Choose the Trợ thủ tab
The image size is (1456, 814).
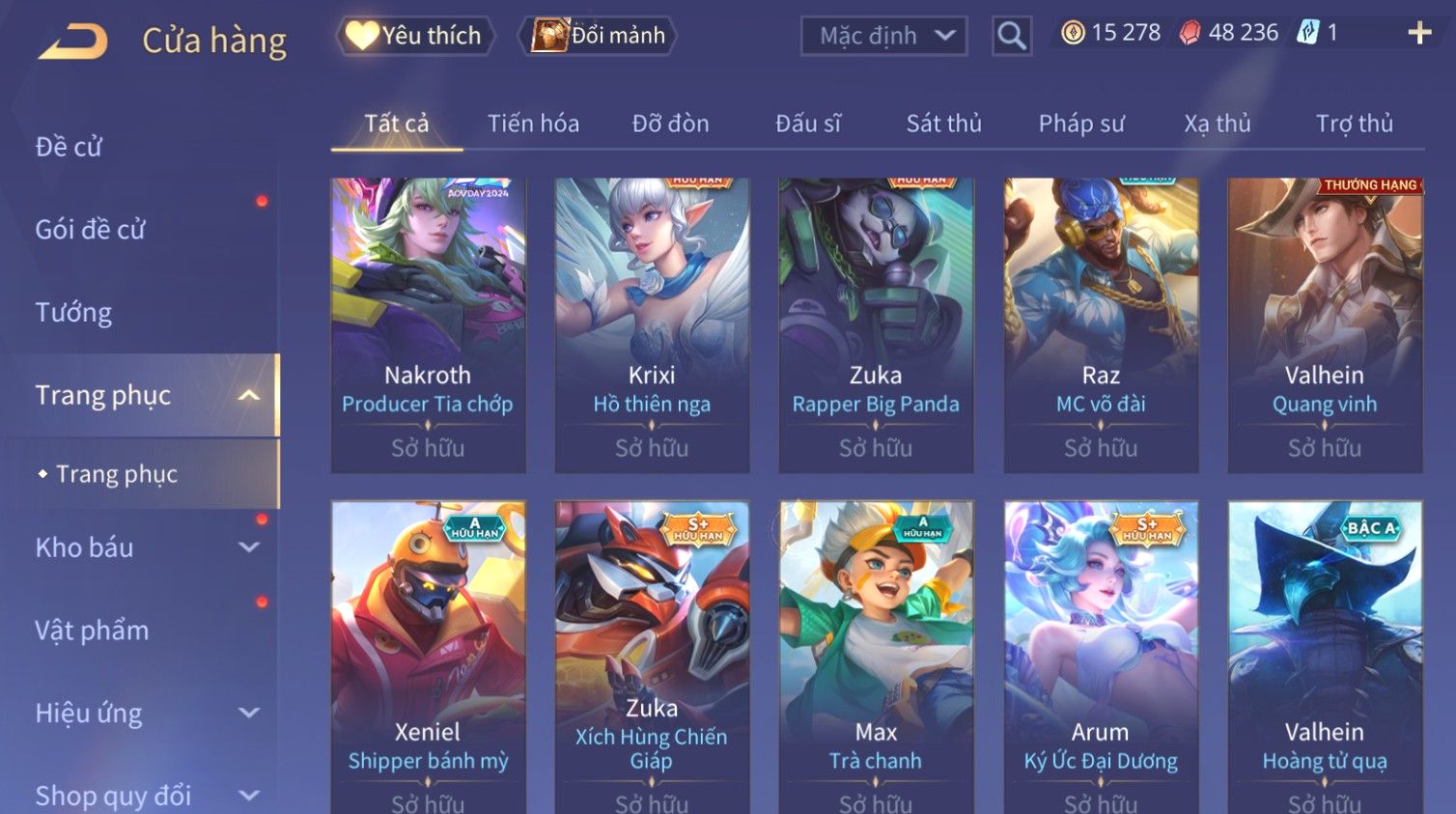coord(1354,124)
